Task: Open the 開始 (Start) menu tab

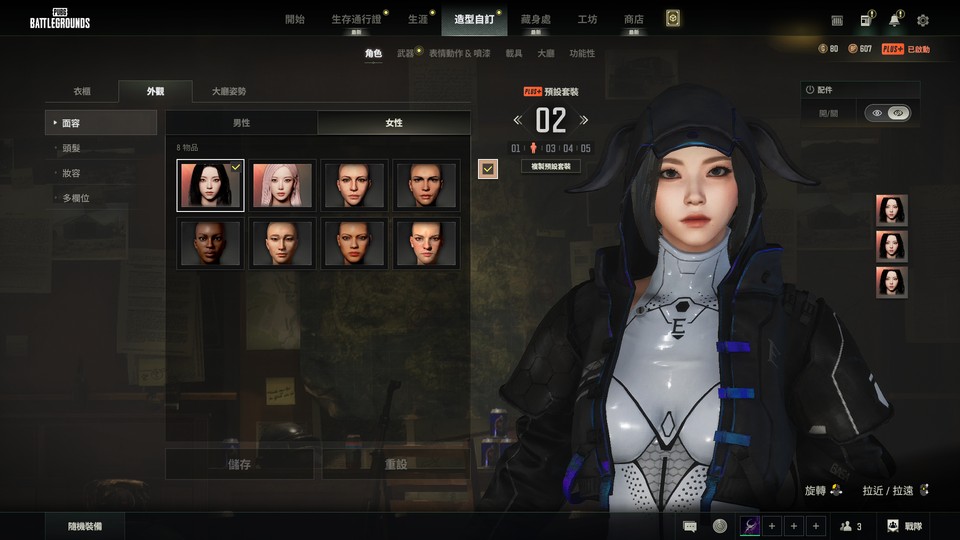Action: [x=295, y=19]
